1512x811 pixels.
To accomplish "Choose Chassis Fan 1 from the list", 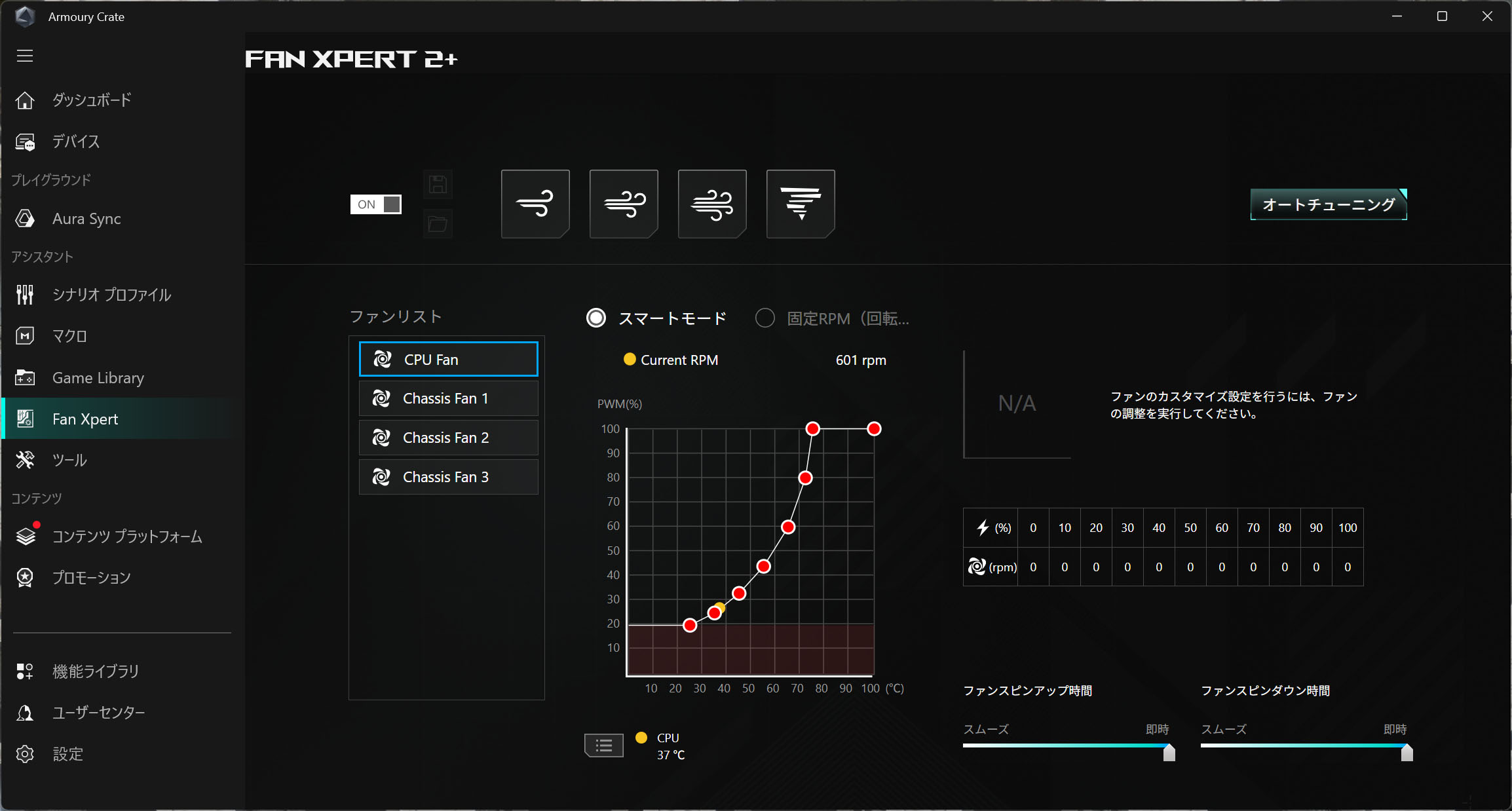I will click(448, 398).
